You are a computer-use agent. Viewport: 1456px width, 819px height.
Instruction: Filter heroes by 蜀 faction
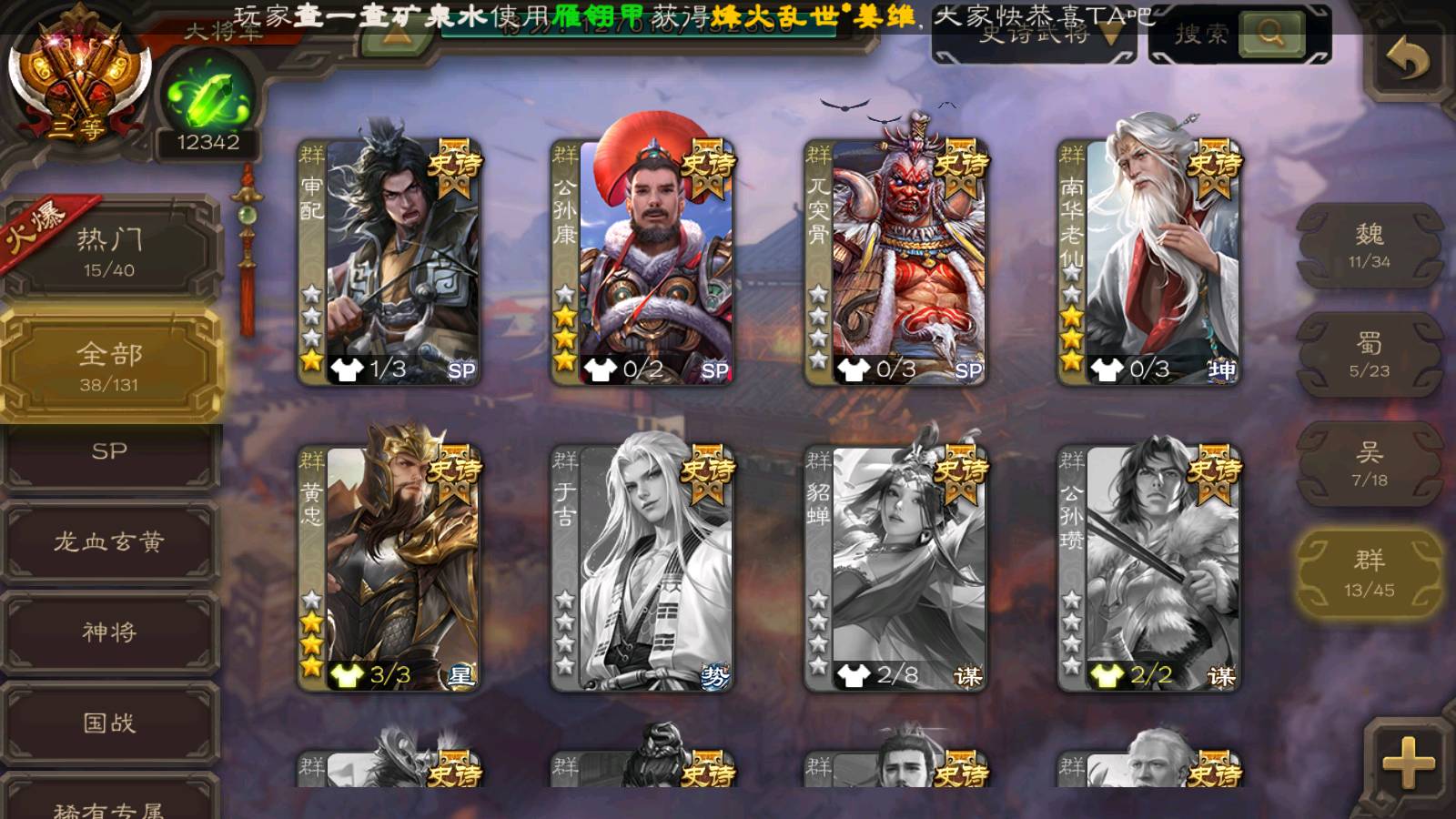[1369, 355]
